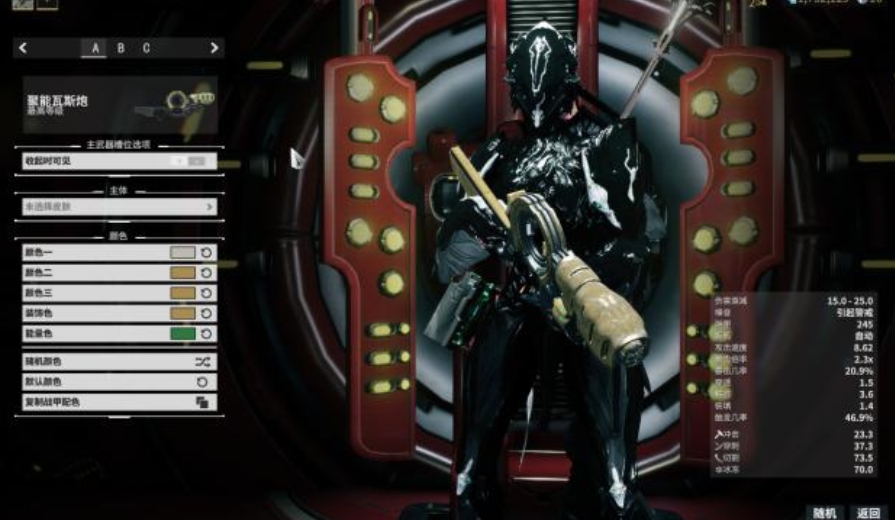Restore 默认颜色 default colors
This screenshot has height=520, width=895.
[118, 382]
